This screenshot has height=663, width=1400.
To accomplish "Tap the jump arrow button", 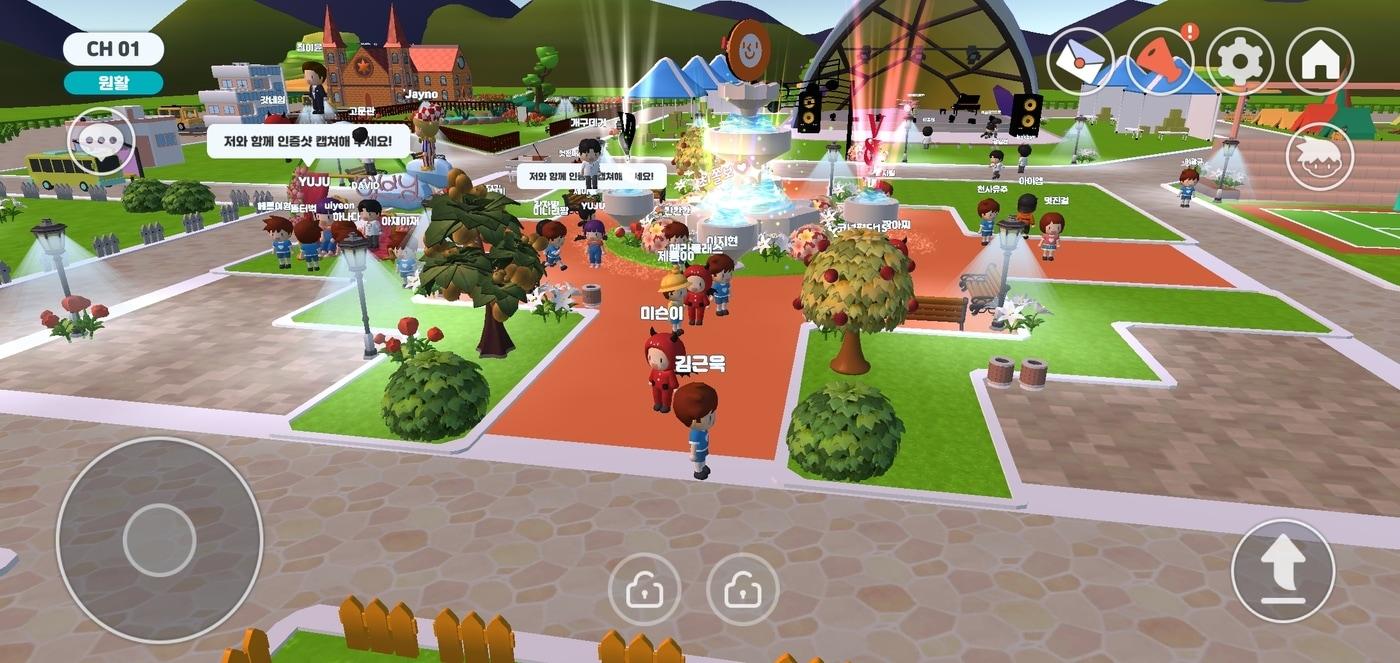I will coord(1283,571).
